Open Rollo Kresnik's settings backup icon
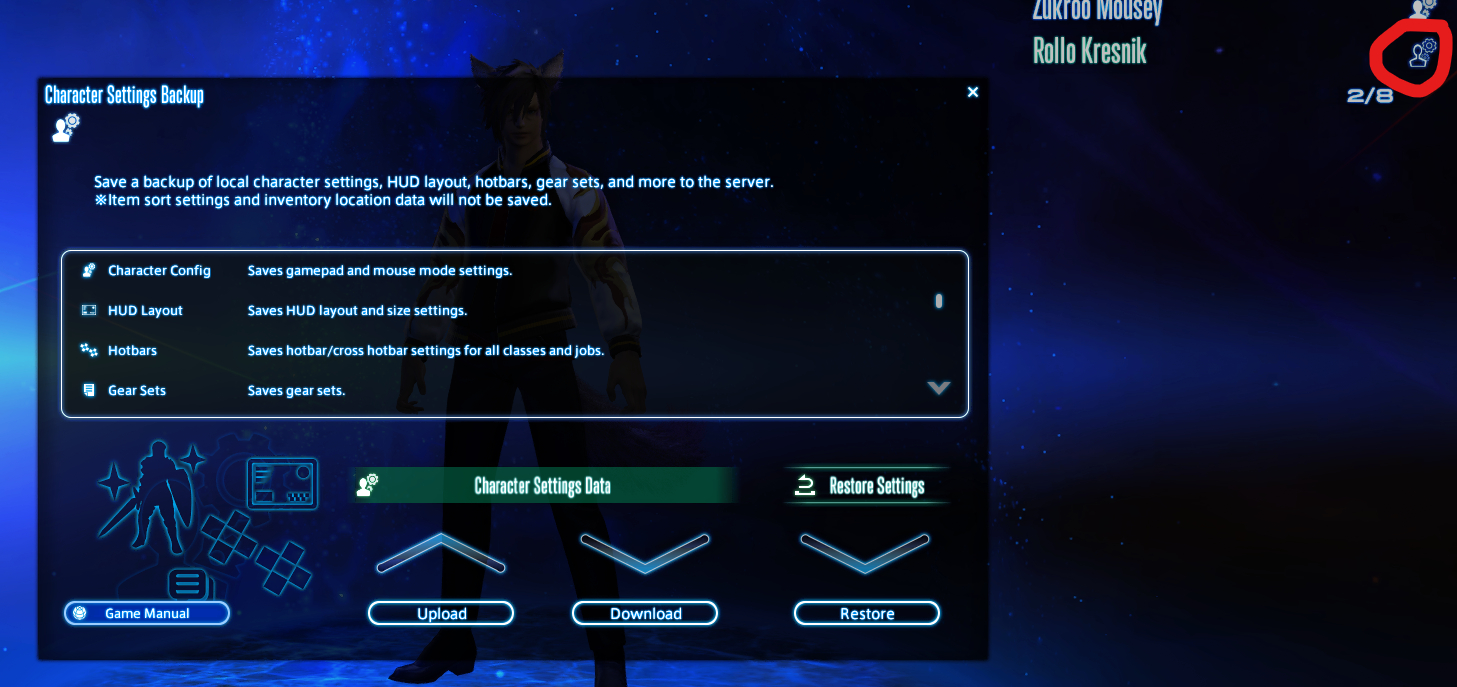The height and width of the screenshot is (687, 1457). coord(1422,52)
